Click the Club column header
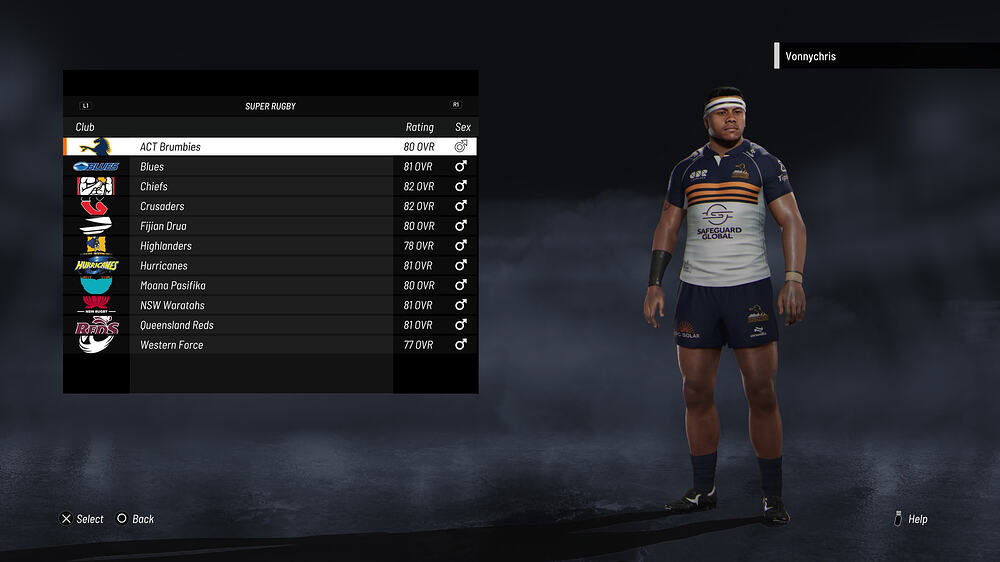Viewport: 1000px width, 562px height. [85, 128]
